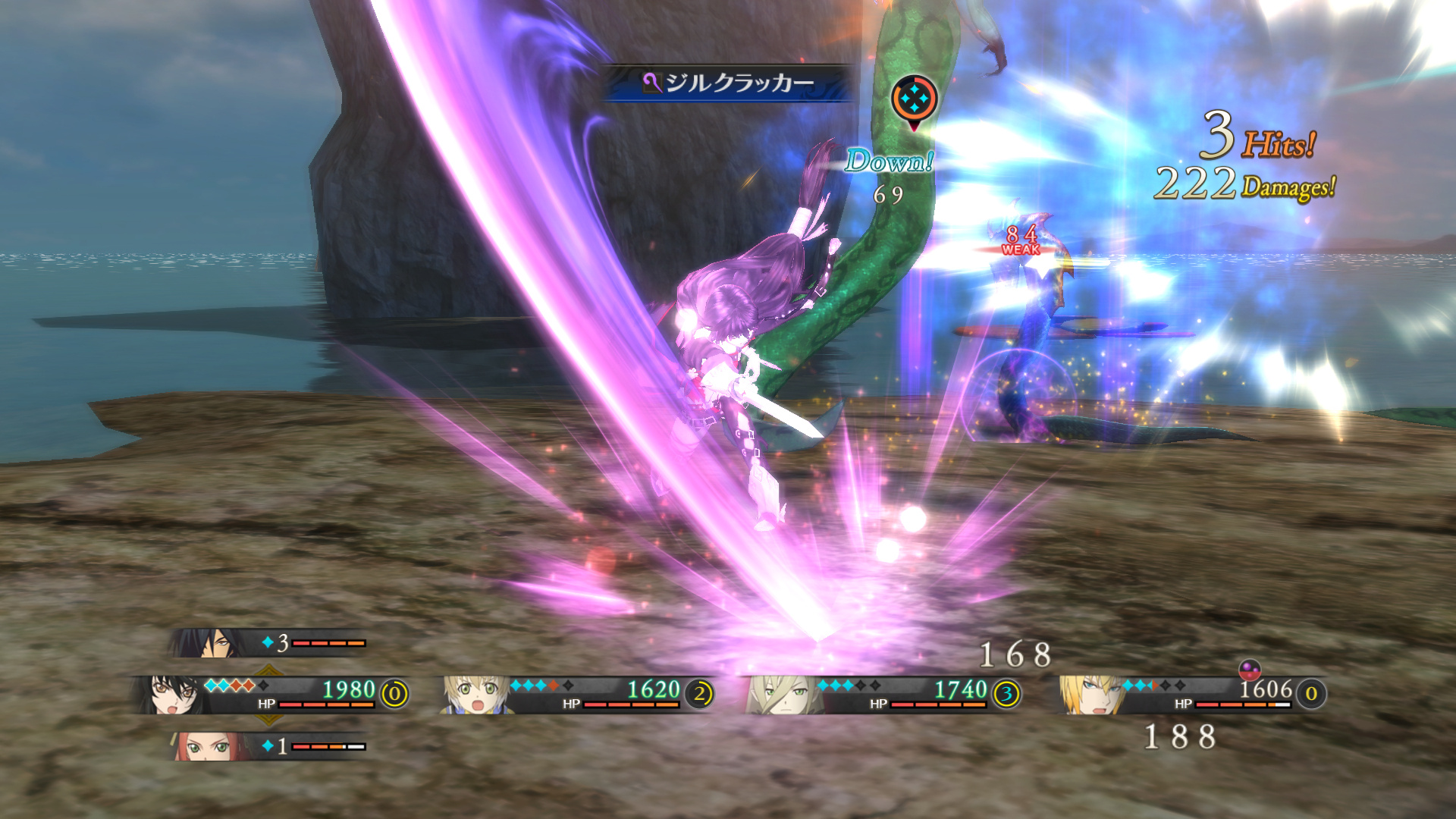This screenshot has width=1456, height=819.
Task: Choose the pale-haired, green-eyed party member portrait
Action: tap(781, 695)
